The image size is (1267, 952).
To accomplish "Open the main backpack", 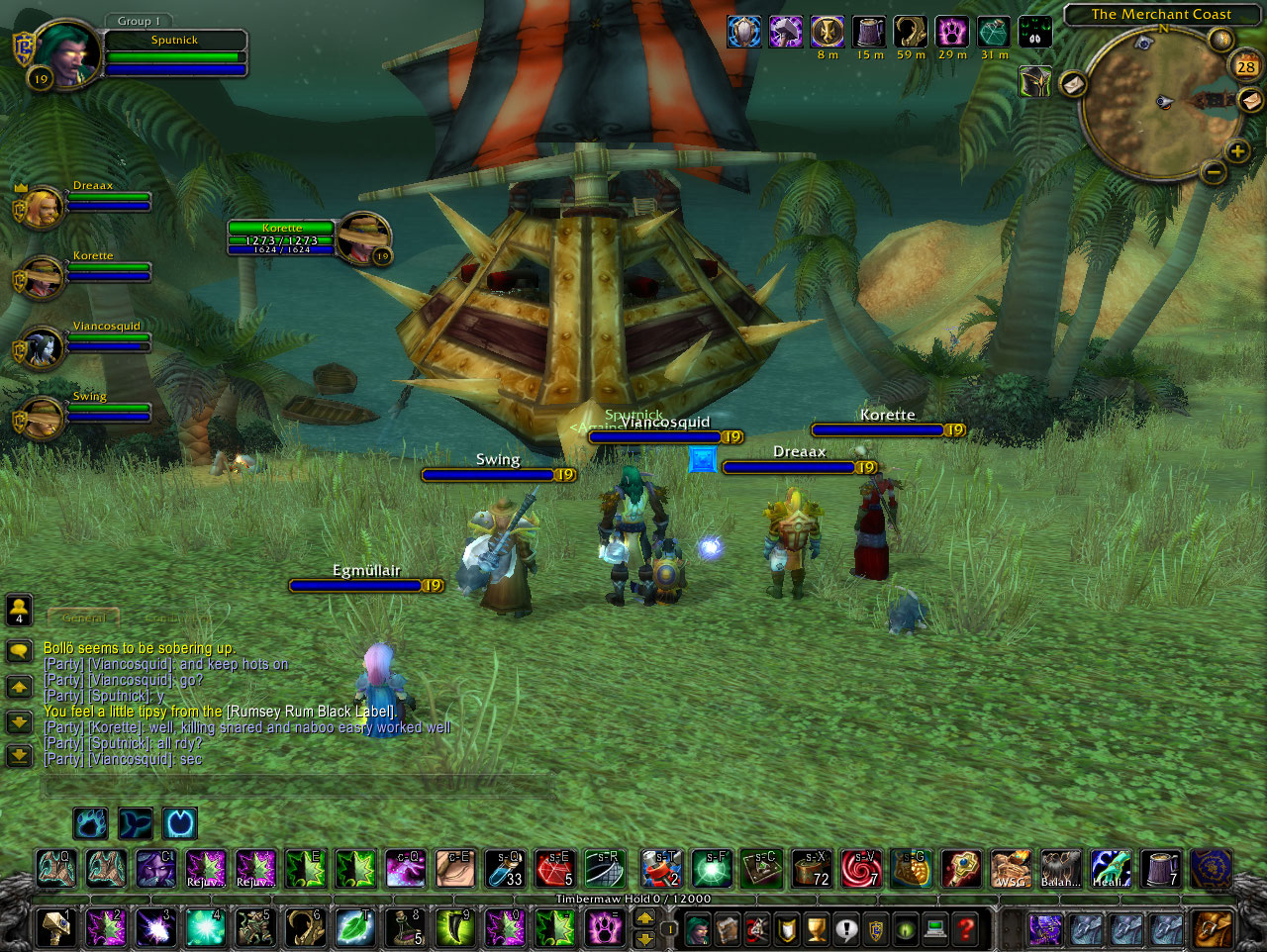I will [1214, 928].
